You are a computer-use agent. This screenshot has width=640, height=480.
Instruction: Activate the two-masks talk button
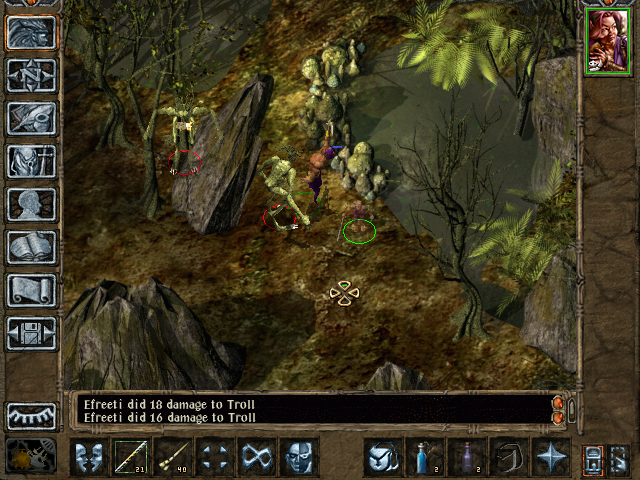[88, 457]
